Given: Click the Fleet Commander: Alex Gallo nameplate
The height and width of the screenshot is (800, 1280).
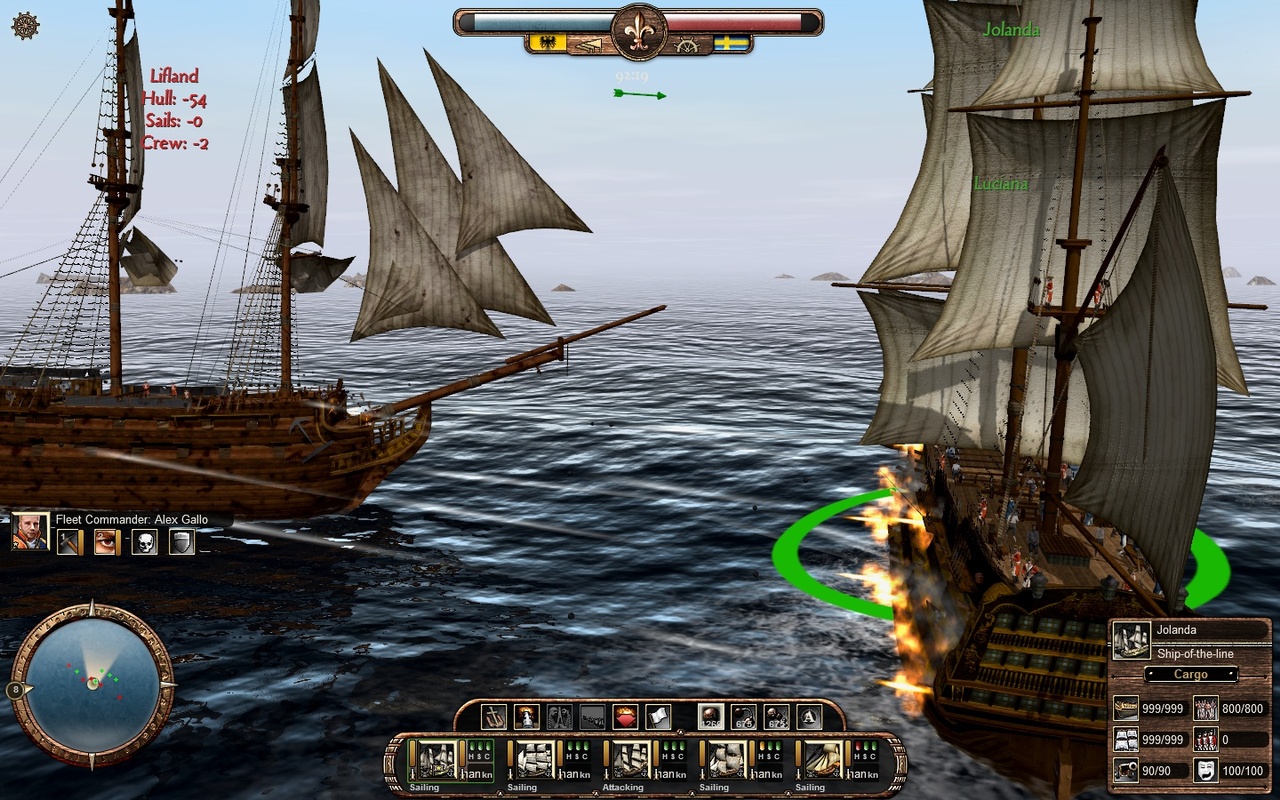Looking at the screenshot, I should point(132,519).
